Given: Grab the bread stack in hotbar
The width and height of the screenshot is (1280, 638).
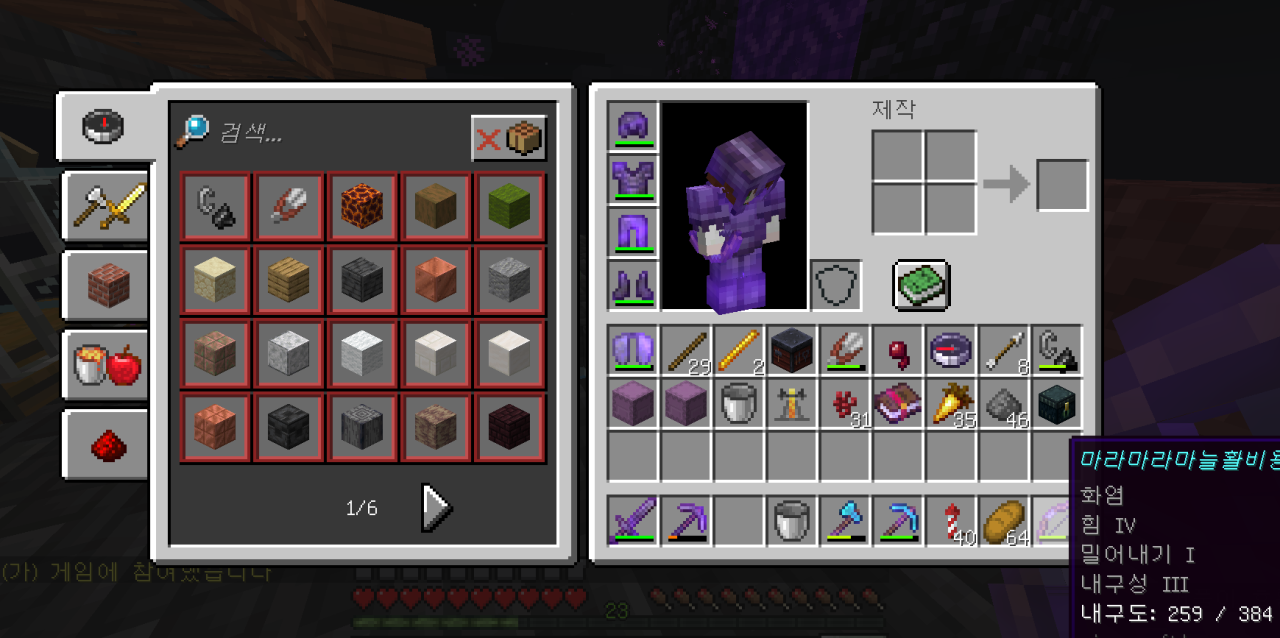Looking at the screenshot, I should [1003, 521].
